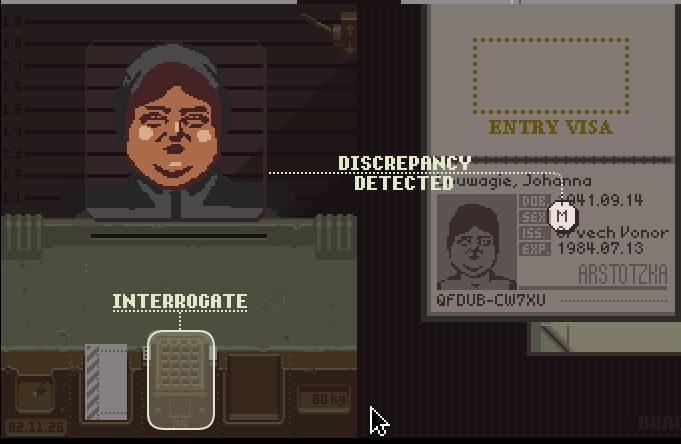Click the booth shutter lever with arrows

pyautogui.click(x=347, y=32)
